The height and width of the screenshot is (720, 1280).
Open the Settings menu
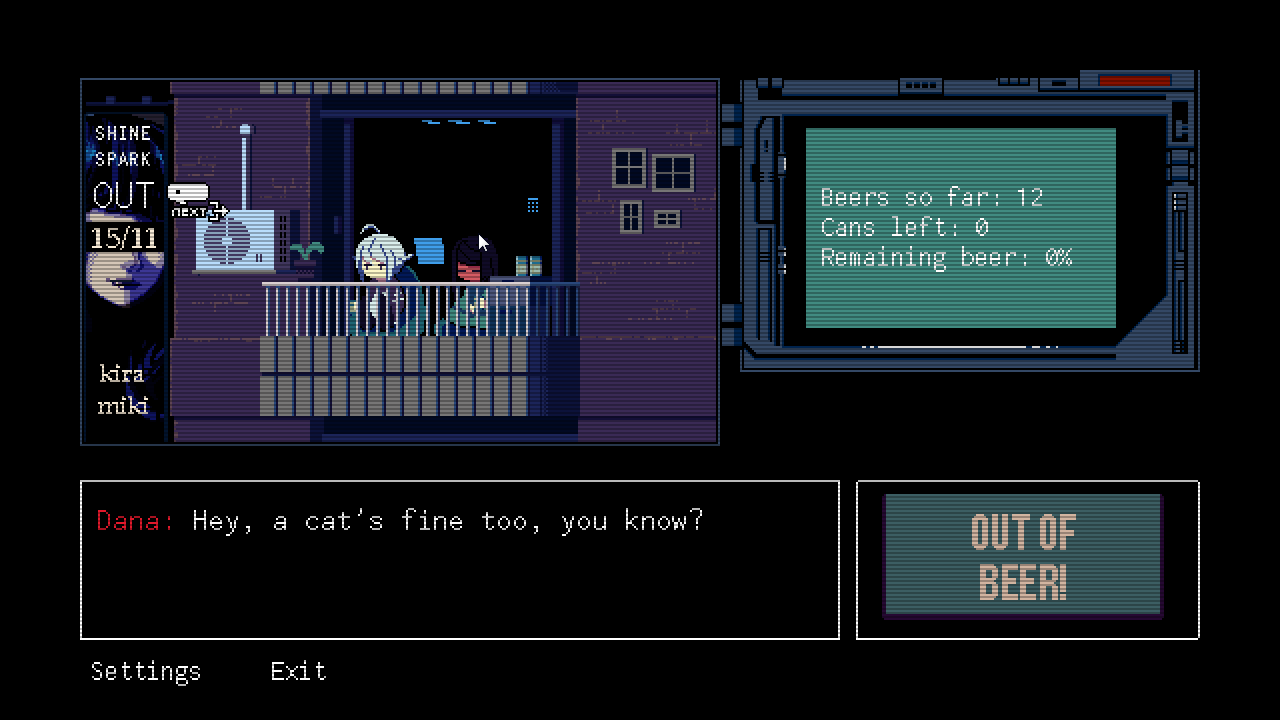[x=146, y=671]
